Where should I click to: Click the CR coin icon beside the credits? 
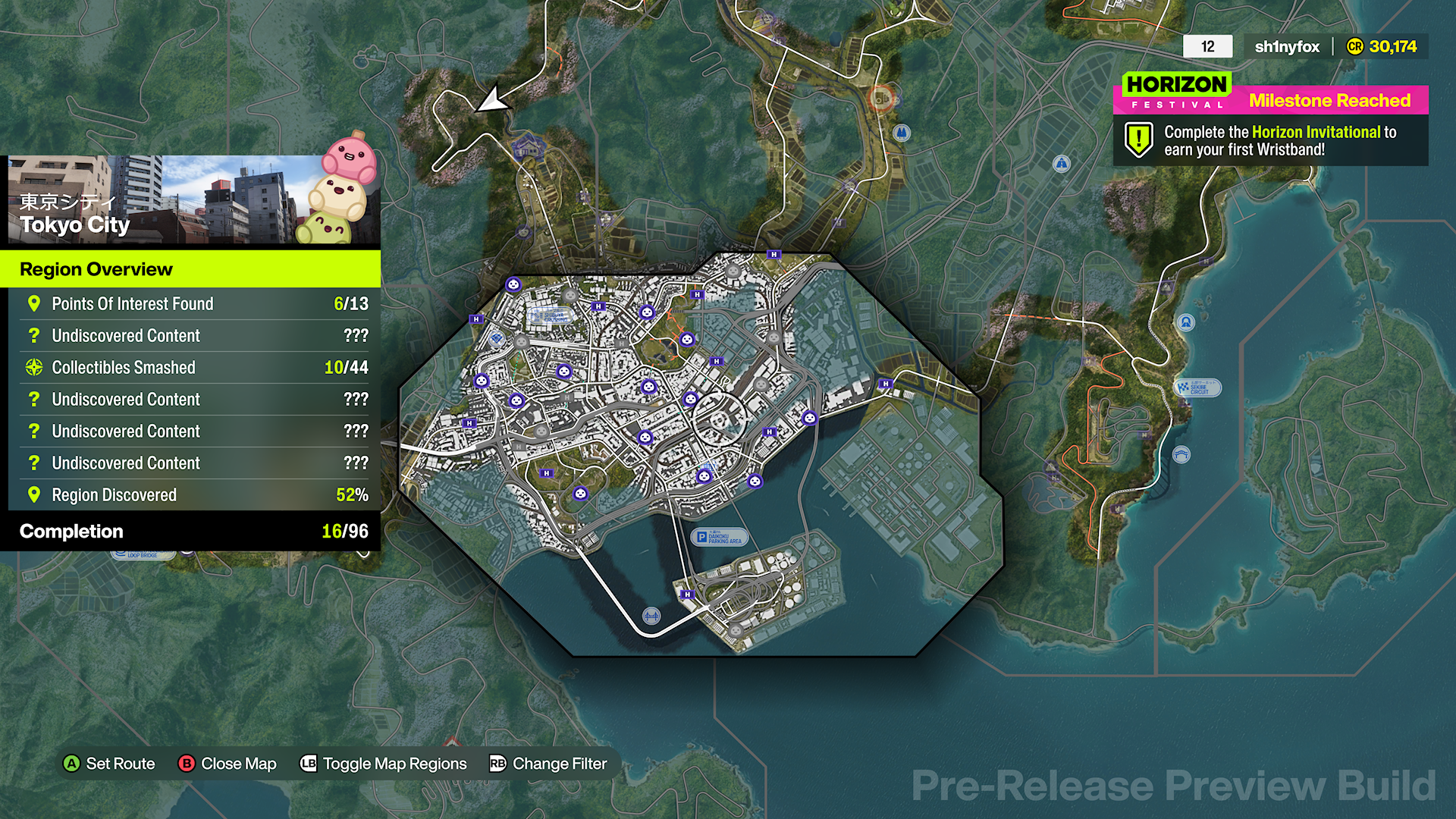(1356, 46)
